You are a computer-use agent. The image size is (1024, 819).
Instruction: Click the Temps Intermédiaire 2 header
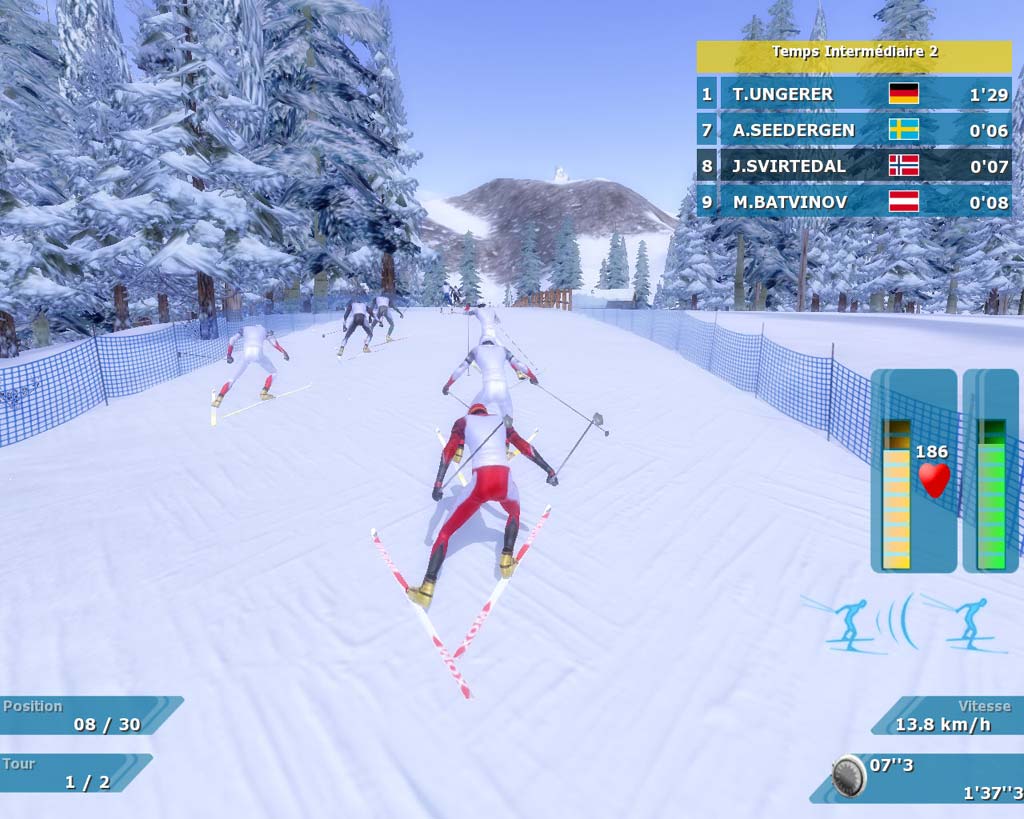[x=854, y=52]
